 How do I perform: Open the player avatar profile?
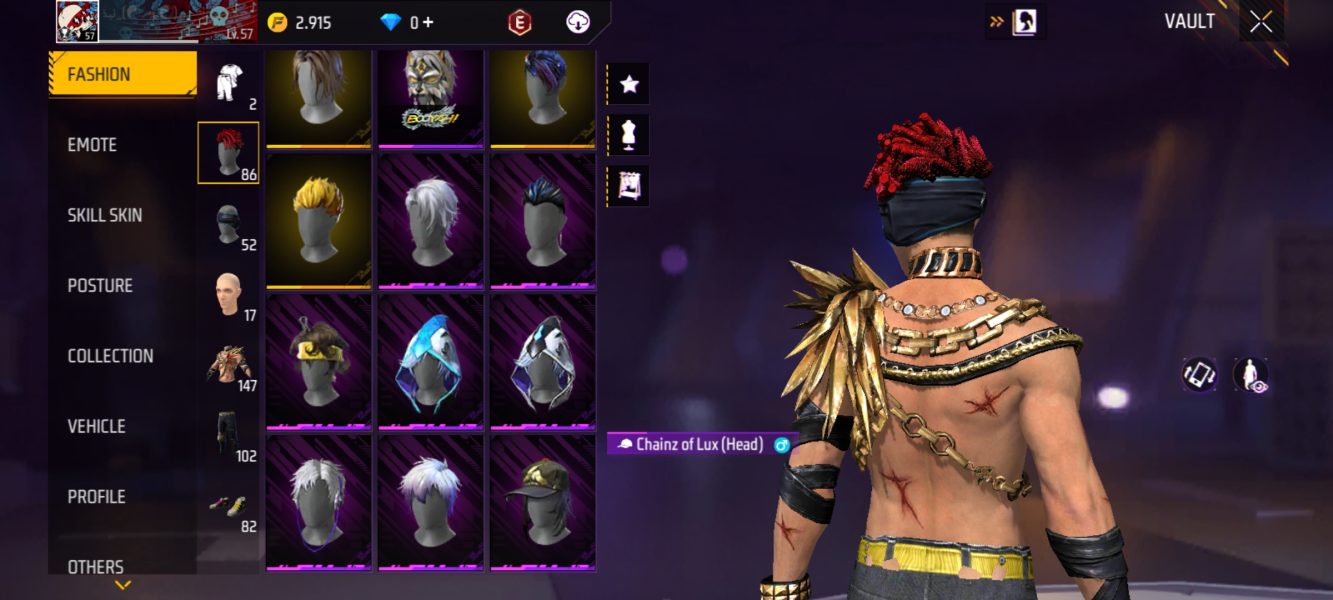pyautogui.click(x=76, y=21)
